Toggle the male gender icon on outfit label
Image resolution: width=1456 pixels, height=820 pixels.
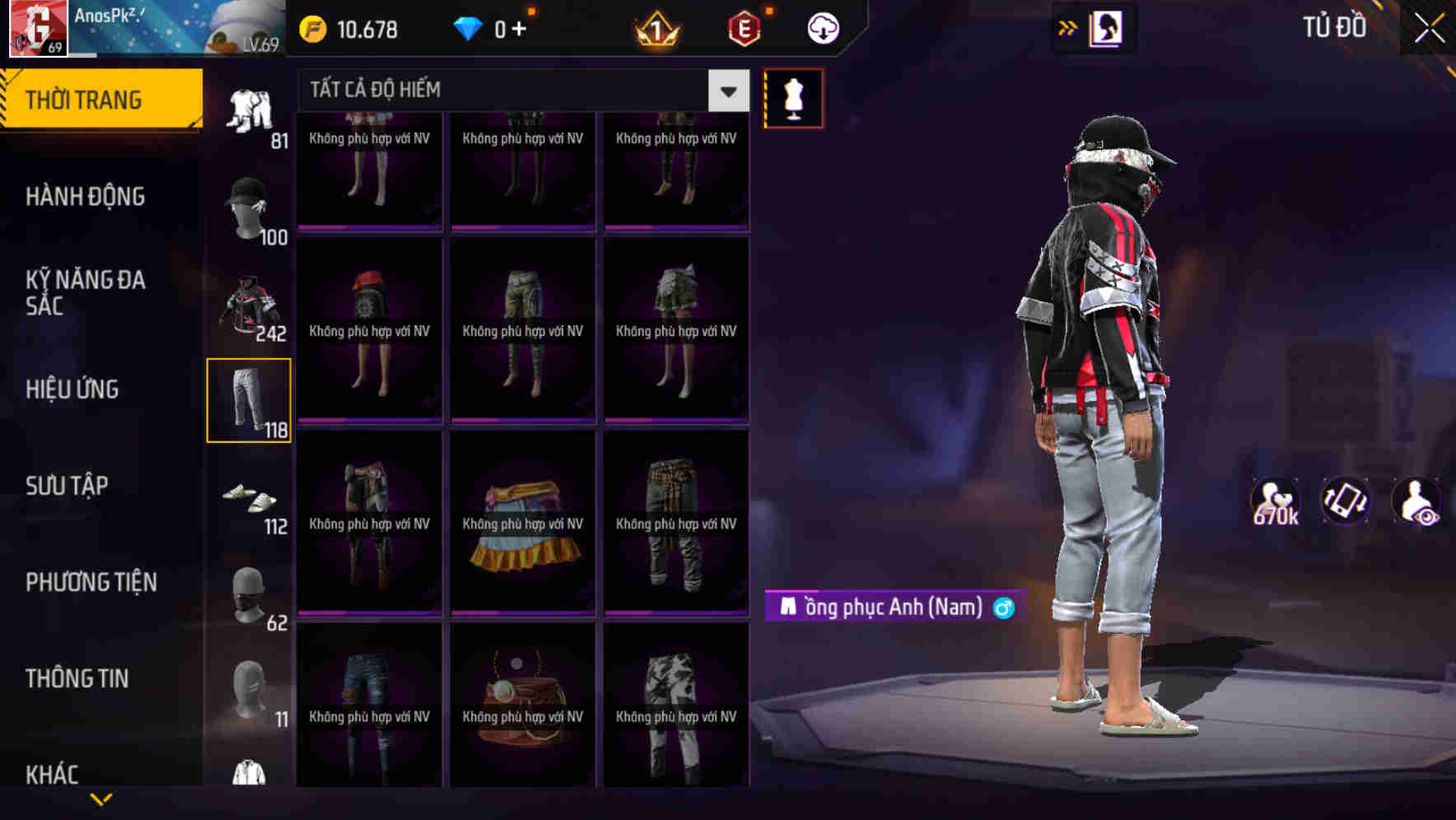(1003, 608)
